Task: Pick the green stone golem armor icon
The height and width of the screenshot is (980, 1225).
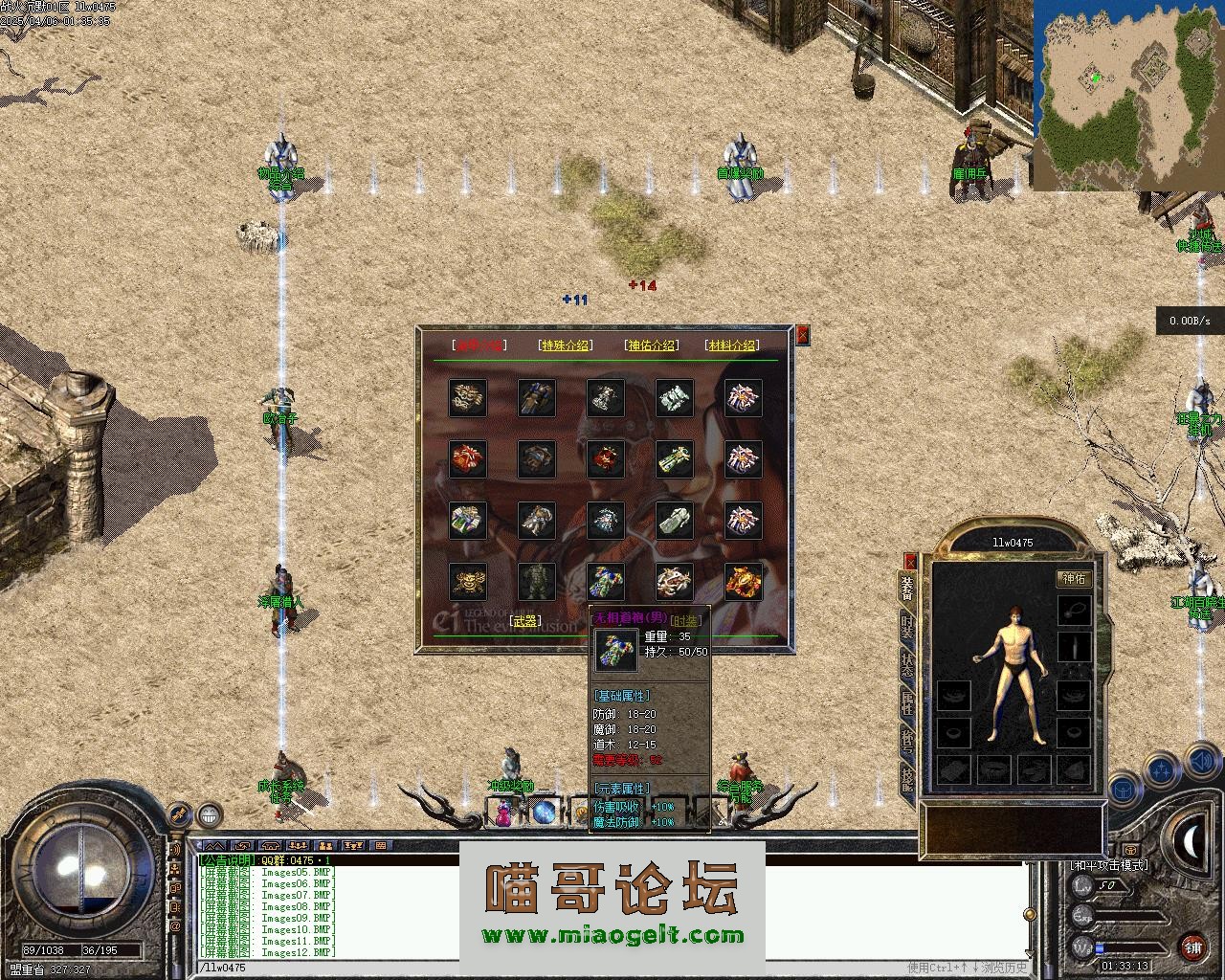Action: pos(536,581)
